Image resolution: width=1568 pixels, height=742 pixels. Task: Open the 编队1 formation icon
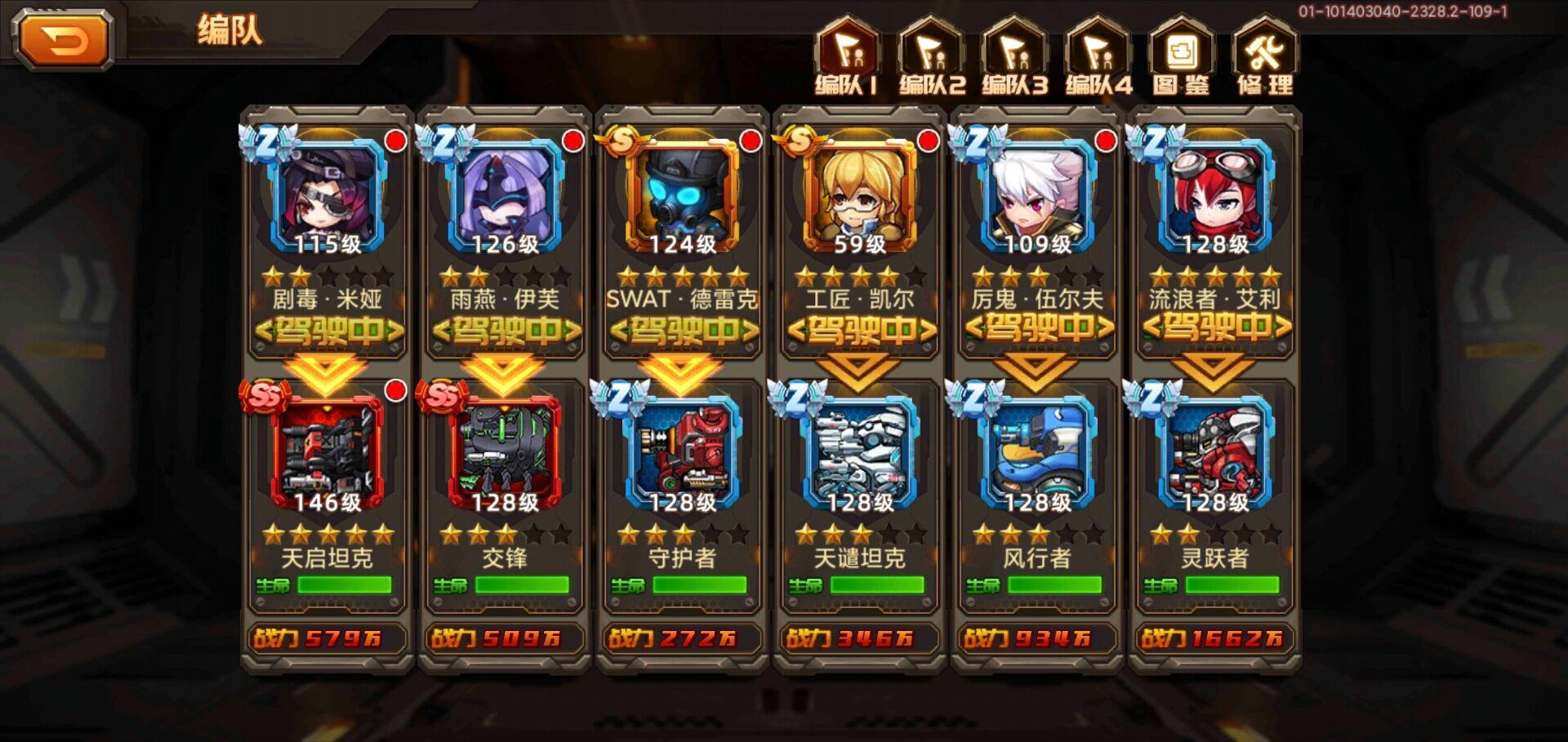(x=849, y=53)
